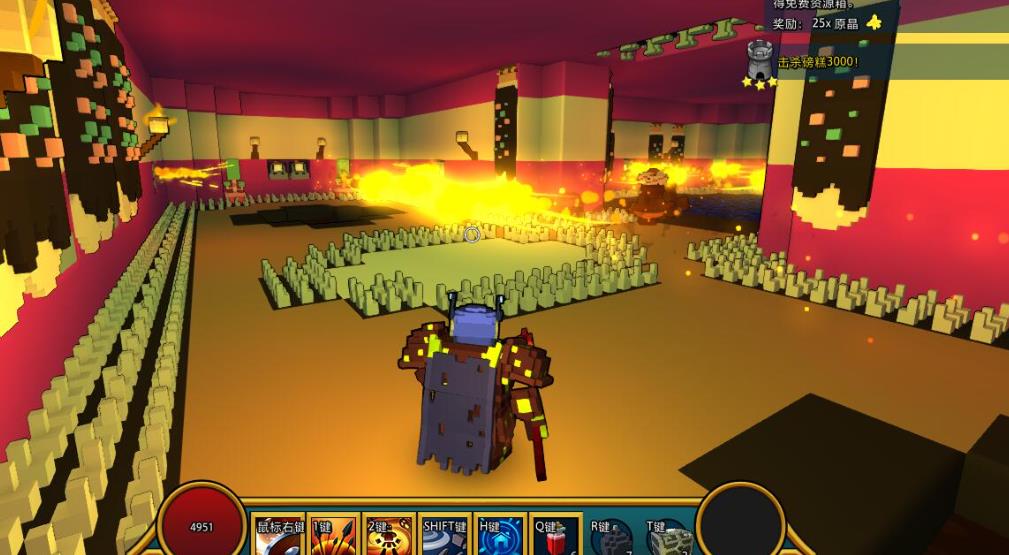Choose the pale cube item in the T slot
Viewport: 1009px width, 555px height.
pos(667,538)
